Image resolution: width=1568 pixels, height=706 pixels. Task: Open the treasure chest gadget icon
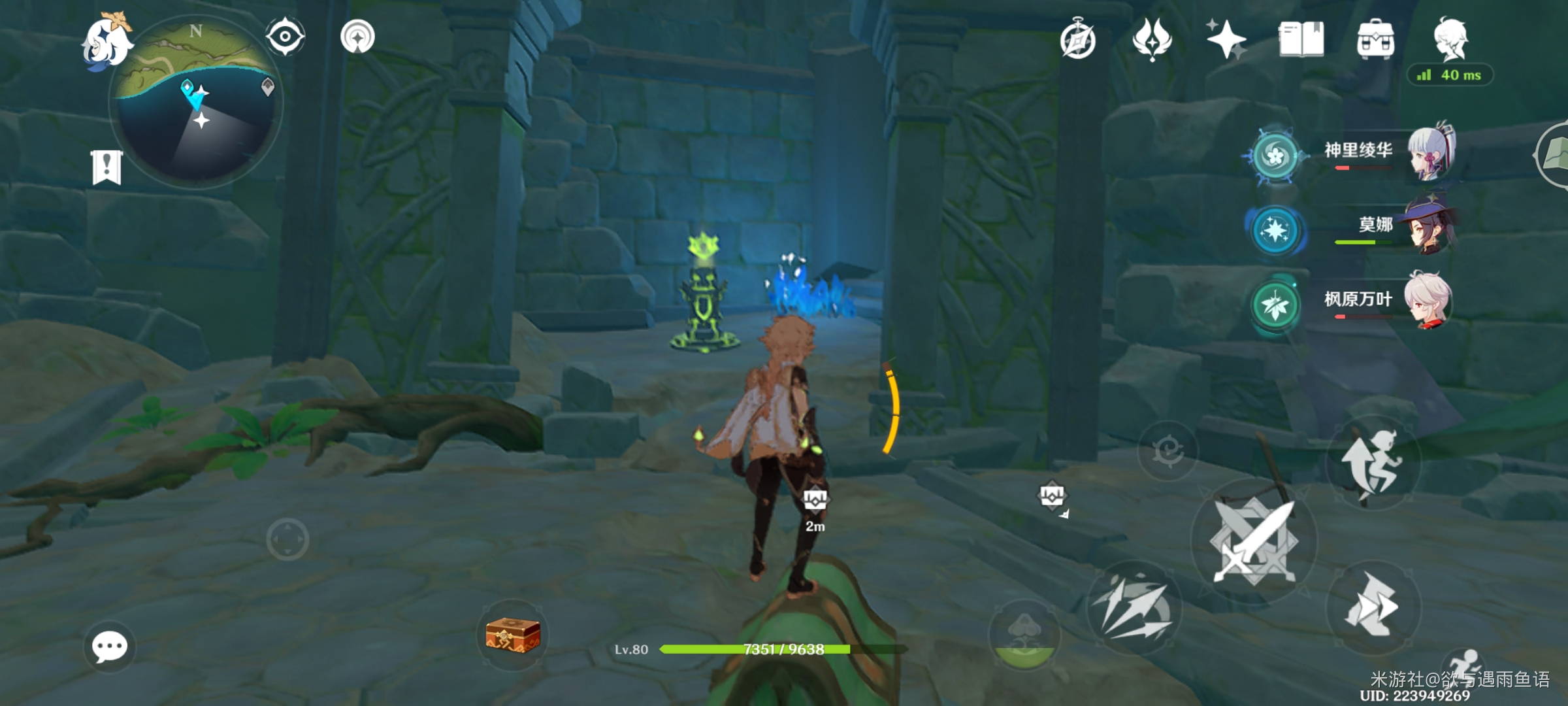point(513,635)
